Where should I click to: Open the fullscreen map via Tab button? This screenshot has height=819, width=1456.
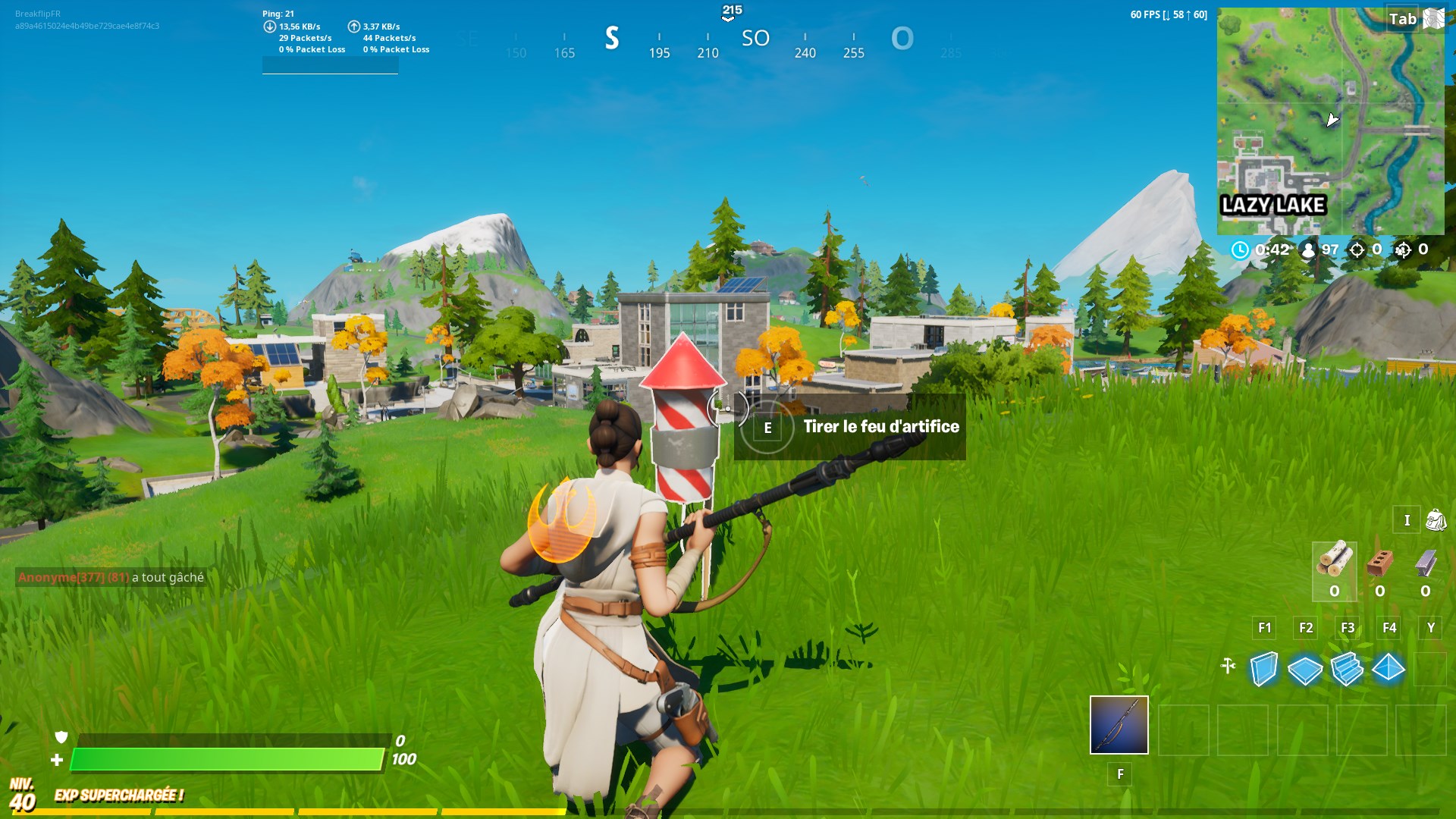pyautogui.click(x=1404, y=19)
